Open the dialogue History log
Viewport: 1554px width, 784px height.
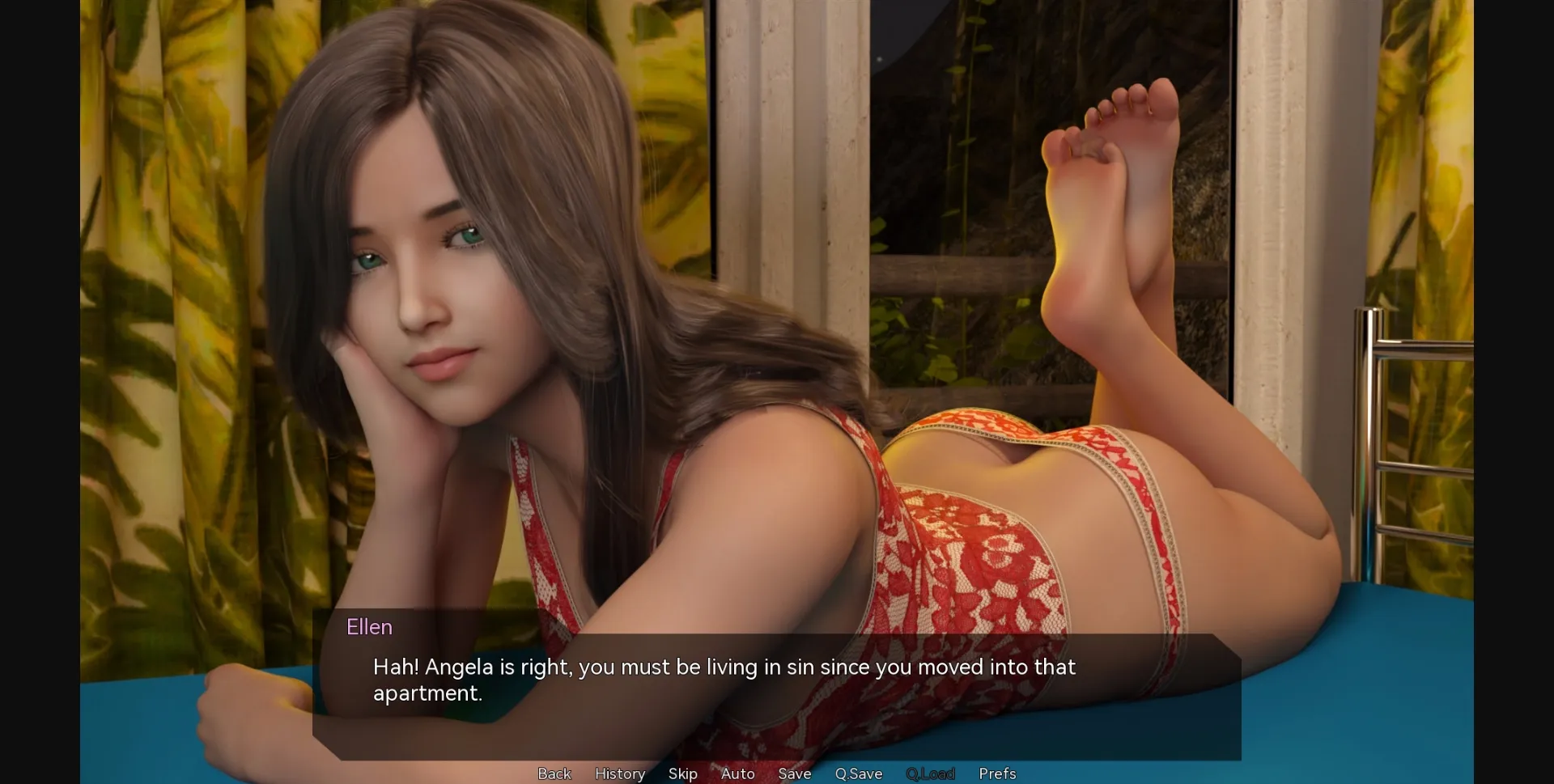(x=620, y=773)
